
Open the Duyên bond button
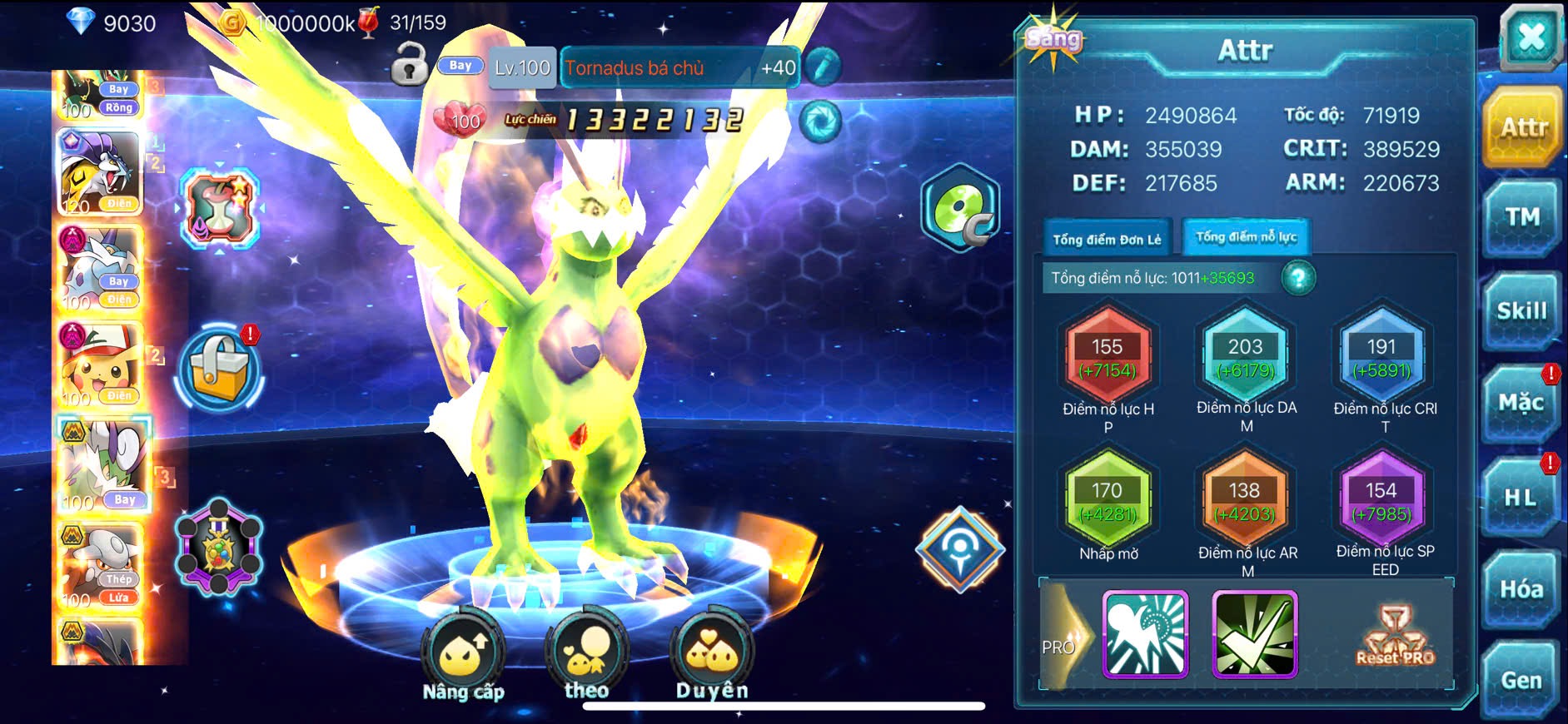(x=712, y=657)
